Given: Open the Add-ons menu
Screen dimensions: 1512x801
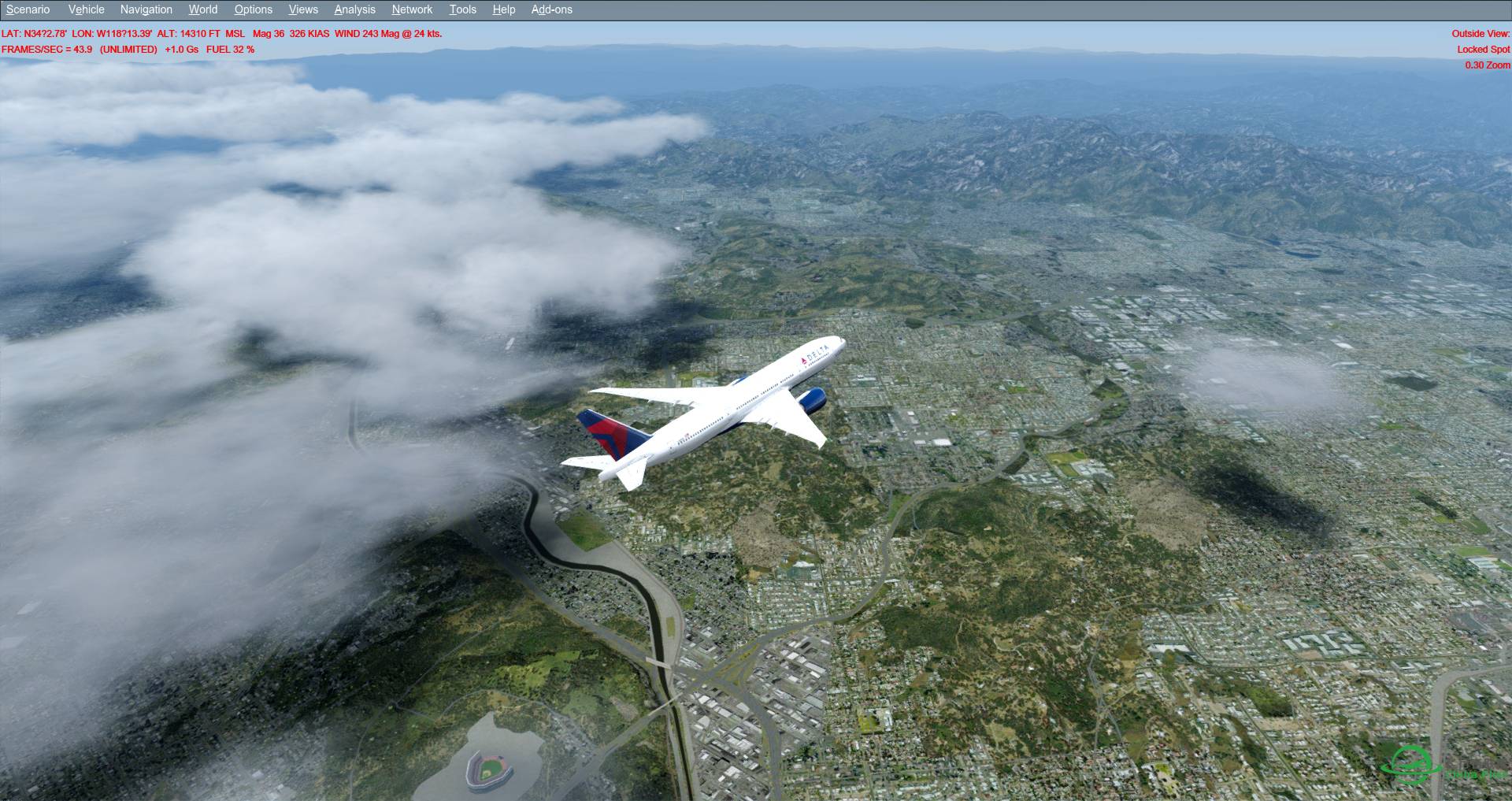Looking at the screenshot, I should (x=551, y=9).
